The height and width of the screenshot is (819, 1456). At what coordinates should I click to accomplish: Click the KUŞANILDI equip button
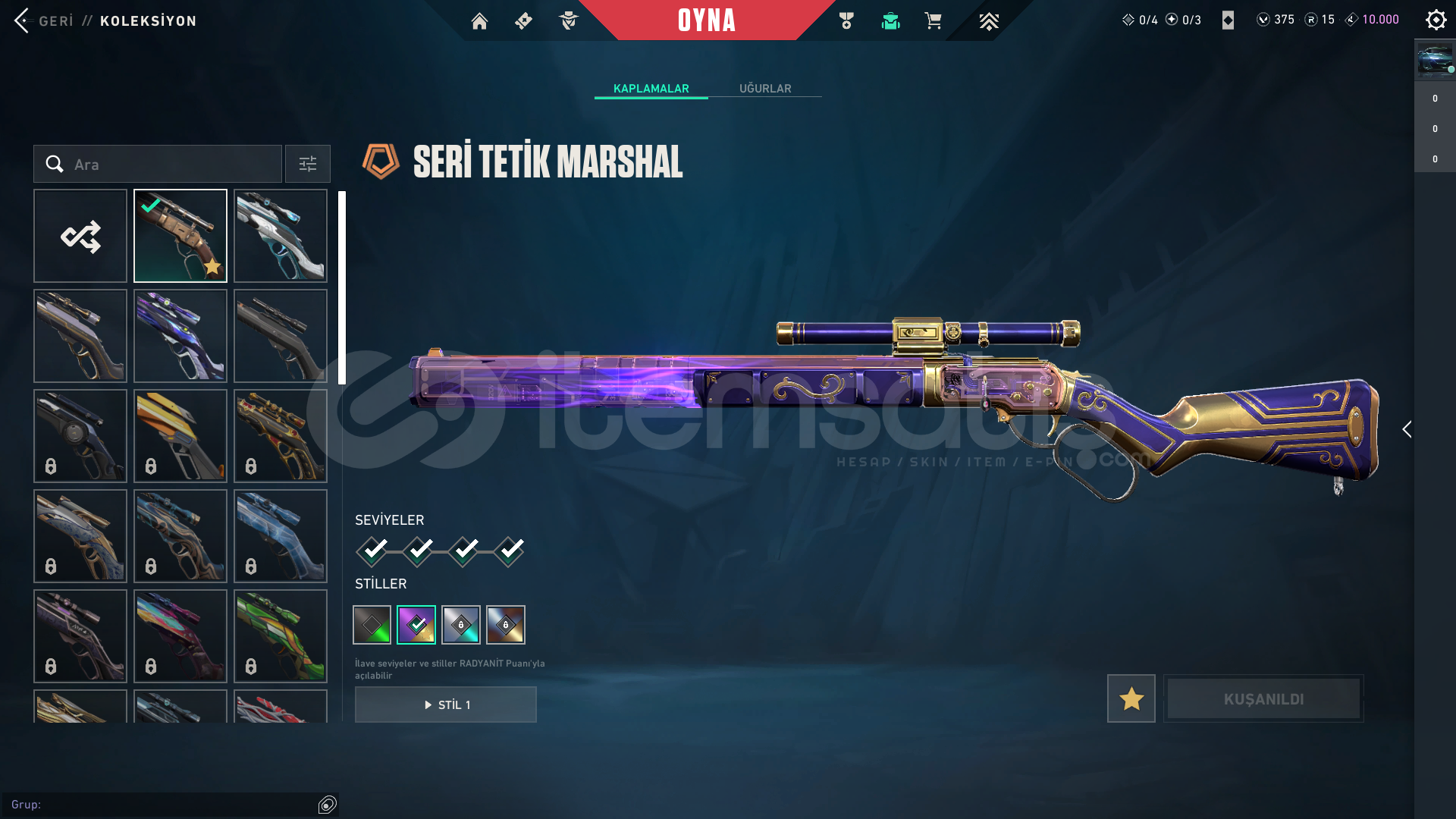(x=1263, y=698)
